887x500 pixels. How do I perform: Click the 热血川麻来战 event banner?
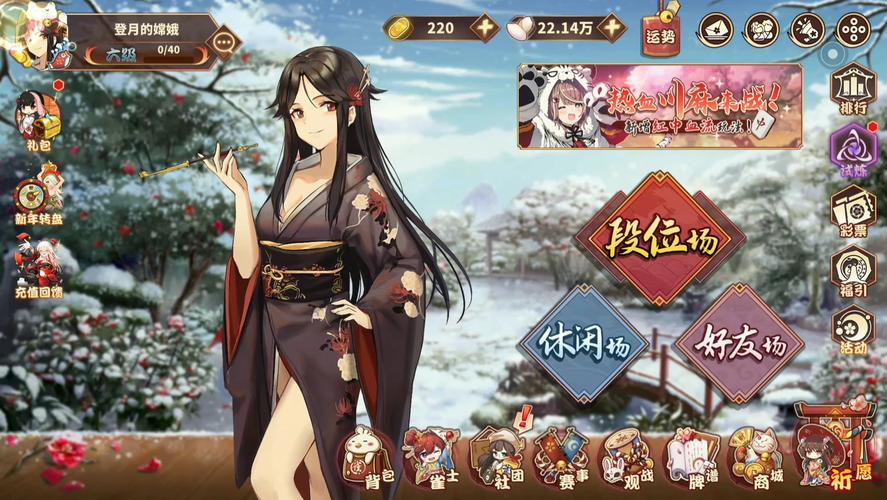(659, 106)
